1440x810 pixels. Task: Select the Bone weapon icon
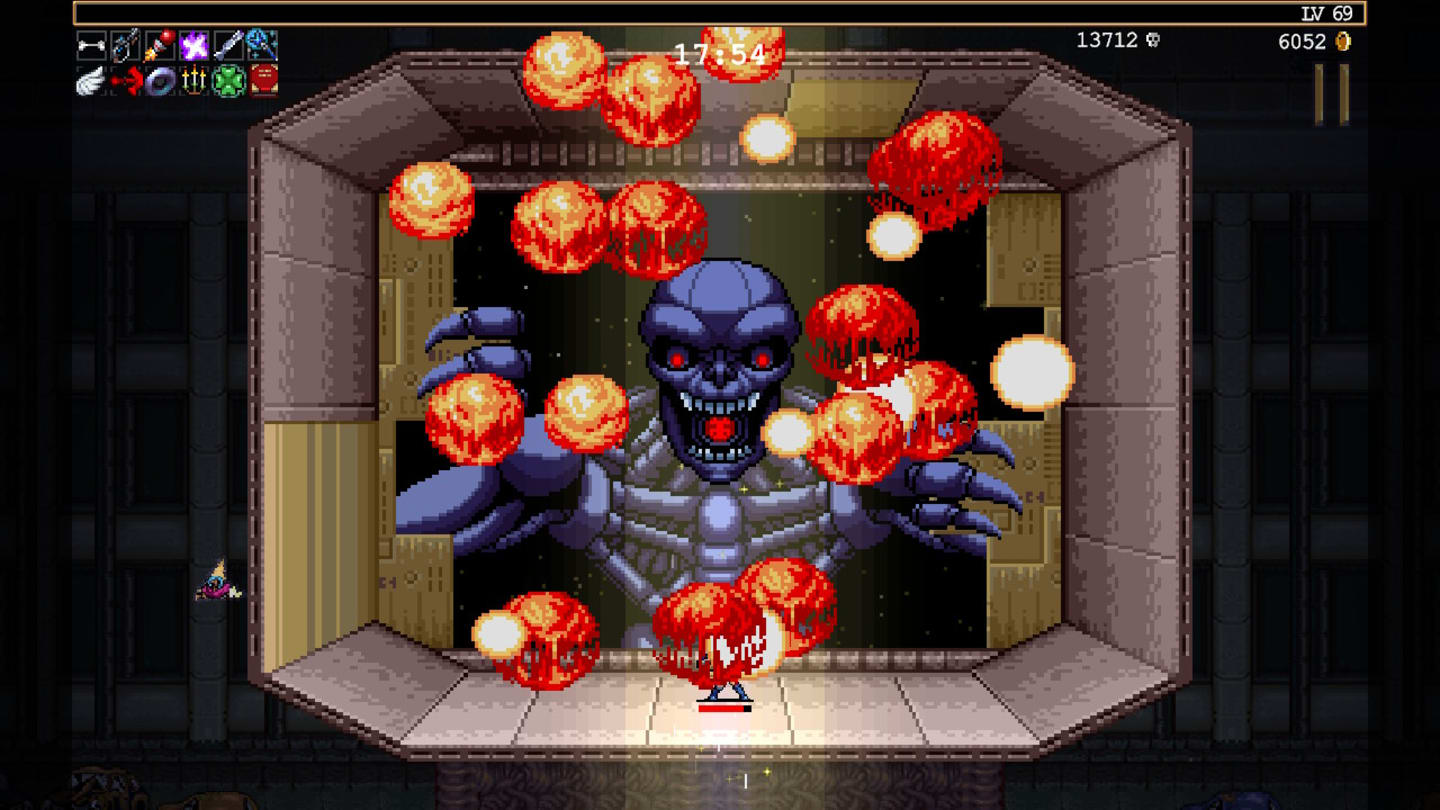[x=92, y=45]
